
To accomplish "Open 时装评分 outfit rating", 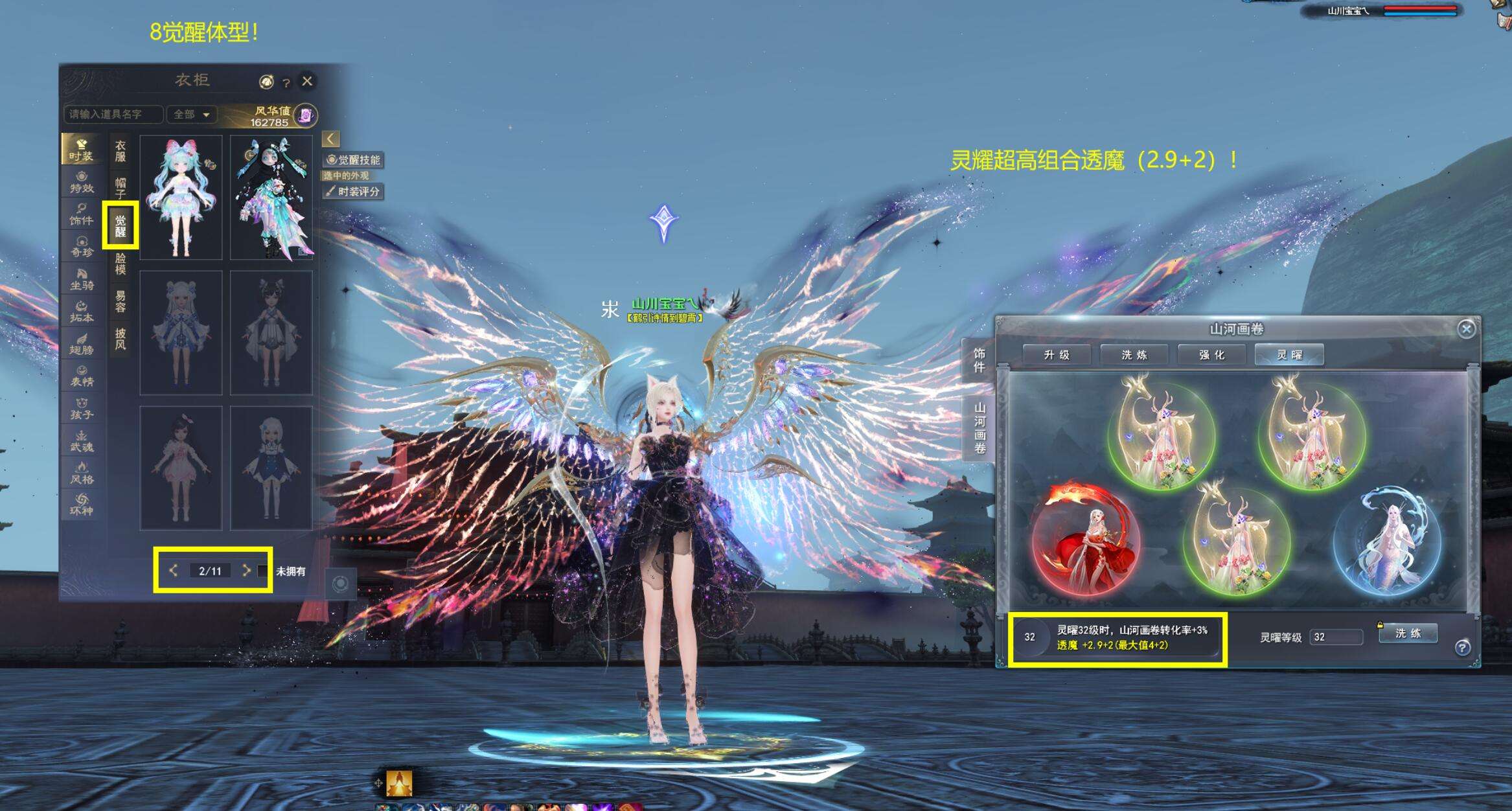I will (x=354, y=192).
